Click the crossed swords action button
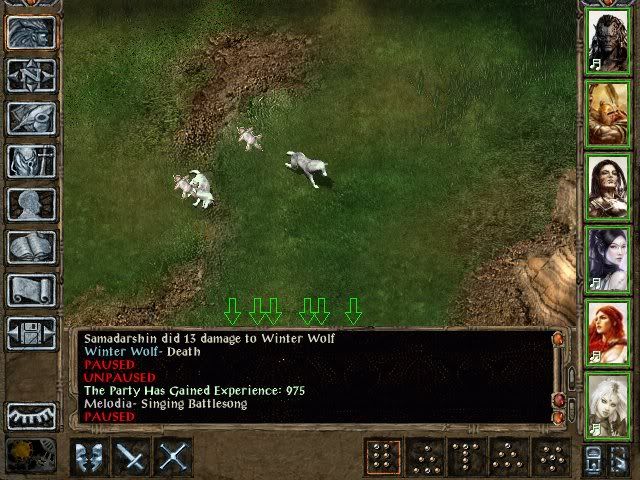The image size is (640, 480). tap(174, 457)
